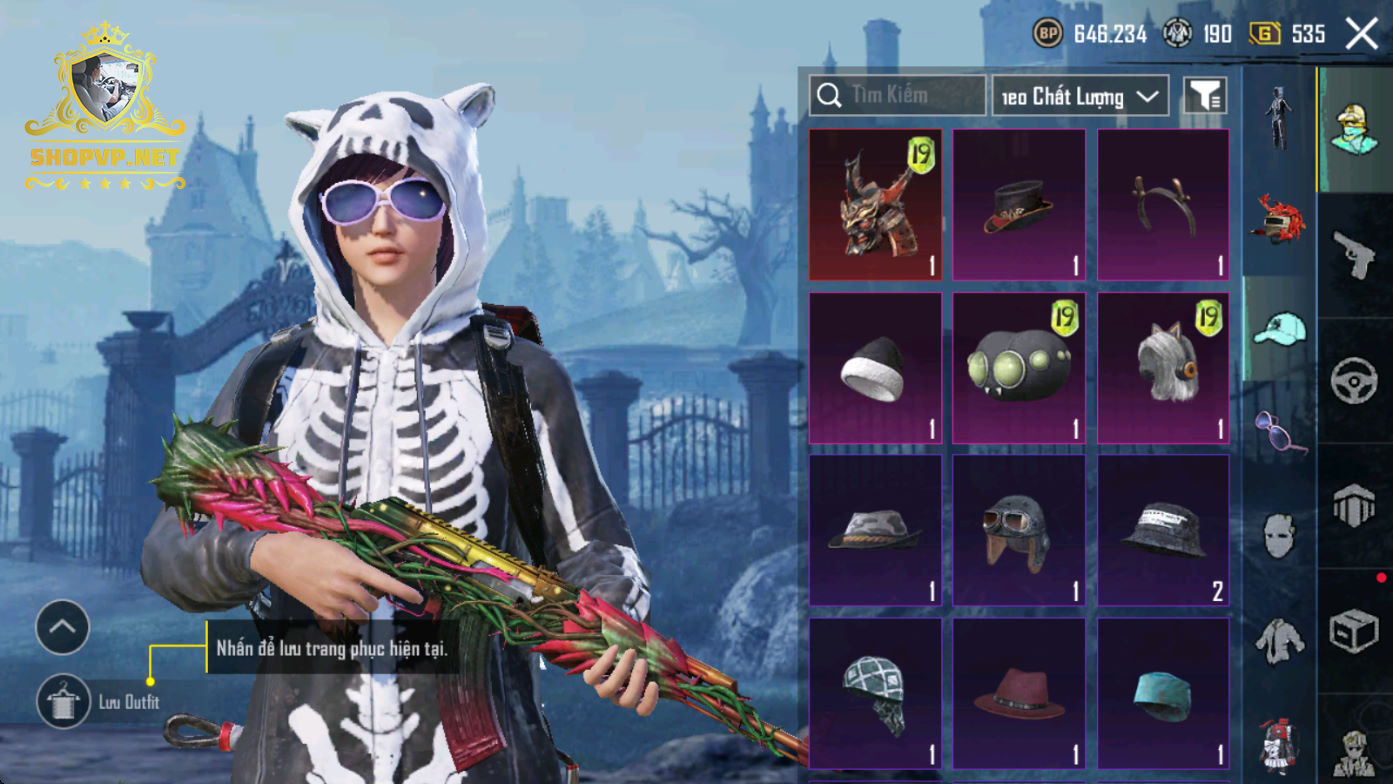The height and width of the screenshot is (784, 1393).
Task: Open the Chất Lượng sort dropdown
Action: click(1080, 96)
